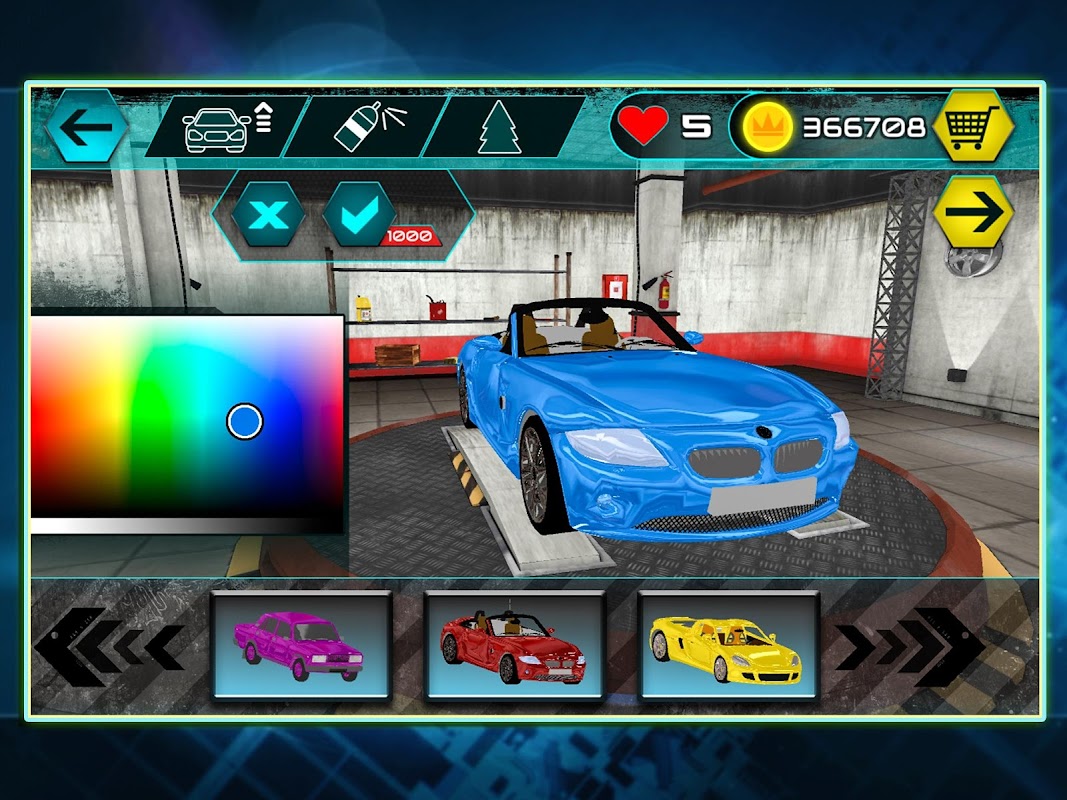Image resolution: width=1067 pixels, height=800 pixels.
Task: Select the pine tree tab
Action: coord(499,127)
